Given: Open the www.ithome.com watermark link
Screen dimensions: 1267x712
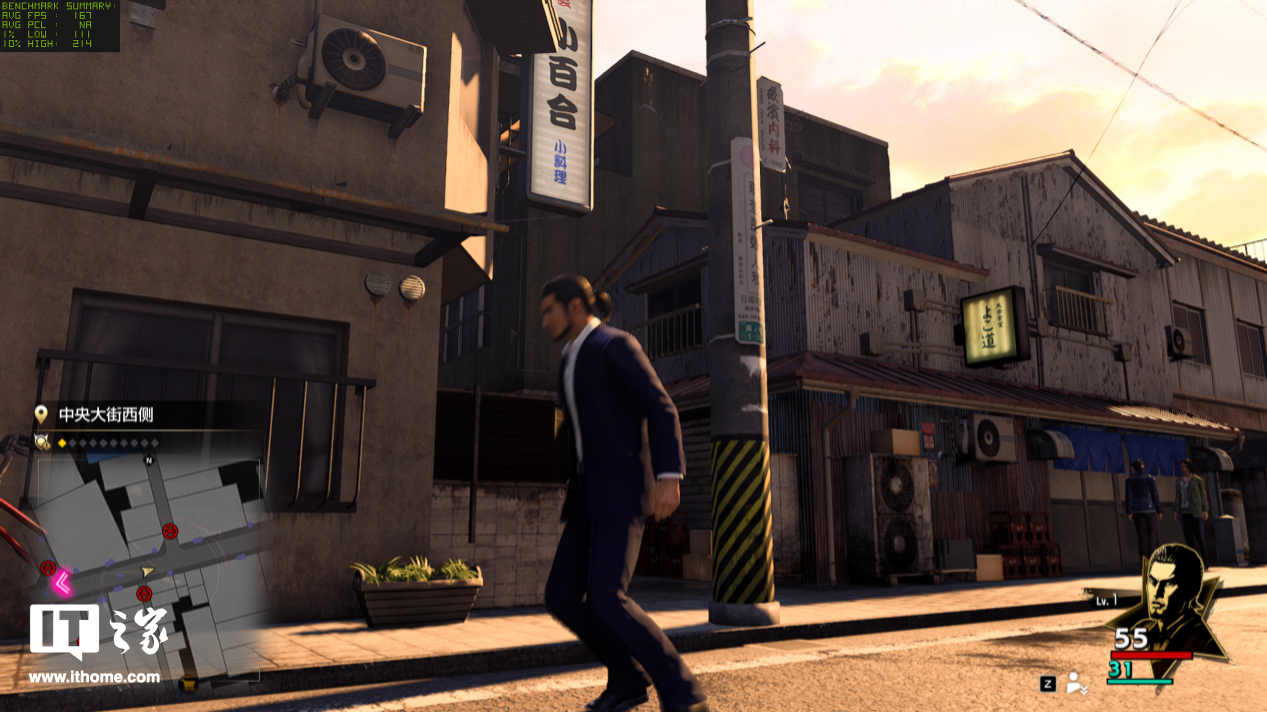Looking at the screenshot, I should pos(94,677).
